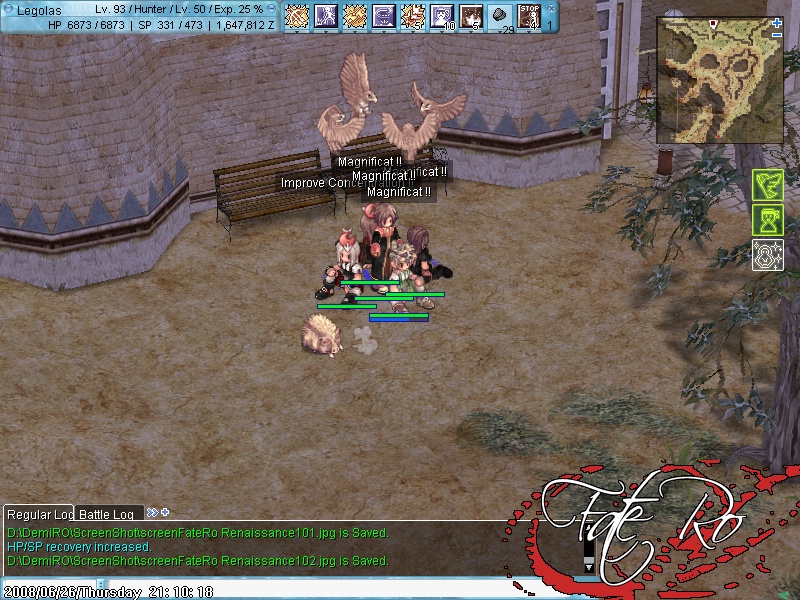The width and height of the screenshot is (800, 600).
Task: Use the blue figure skill showing count 10
Action: (442, 16)
